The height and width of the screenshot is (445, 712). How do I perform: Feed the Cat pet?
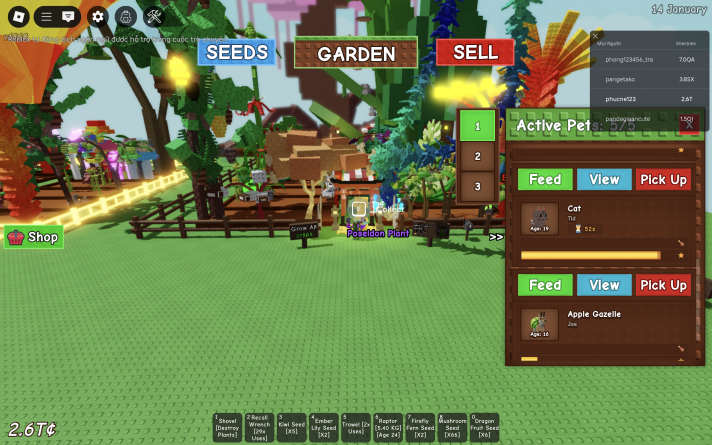pos(545,179)
